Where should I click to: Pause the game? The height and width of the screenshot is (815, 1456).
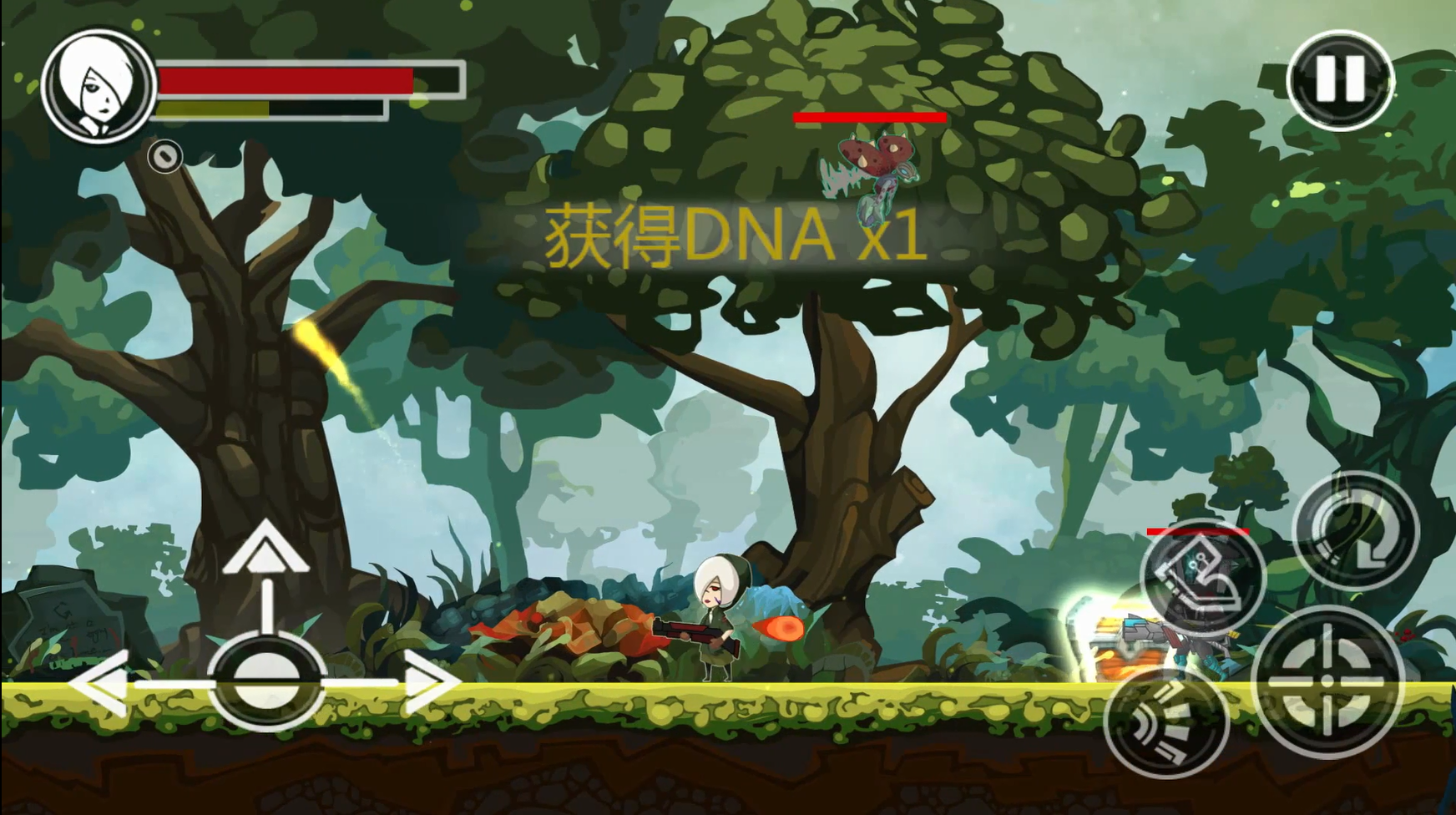pos(1340,79)
